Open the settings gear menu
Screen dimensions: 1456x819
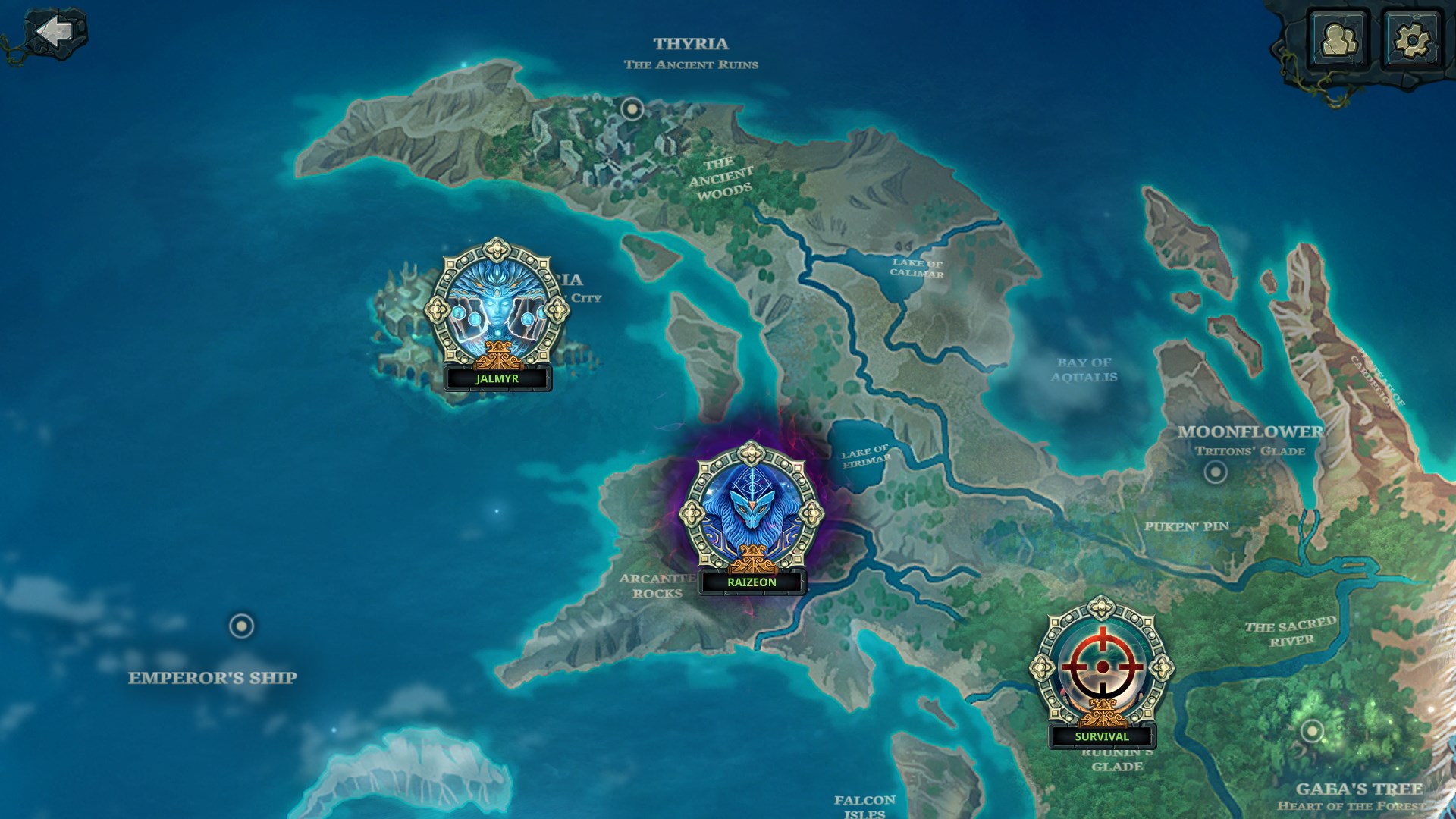[1411, 40]
